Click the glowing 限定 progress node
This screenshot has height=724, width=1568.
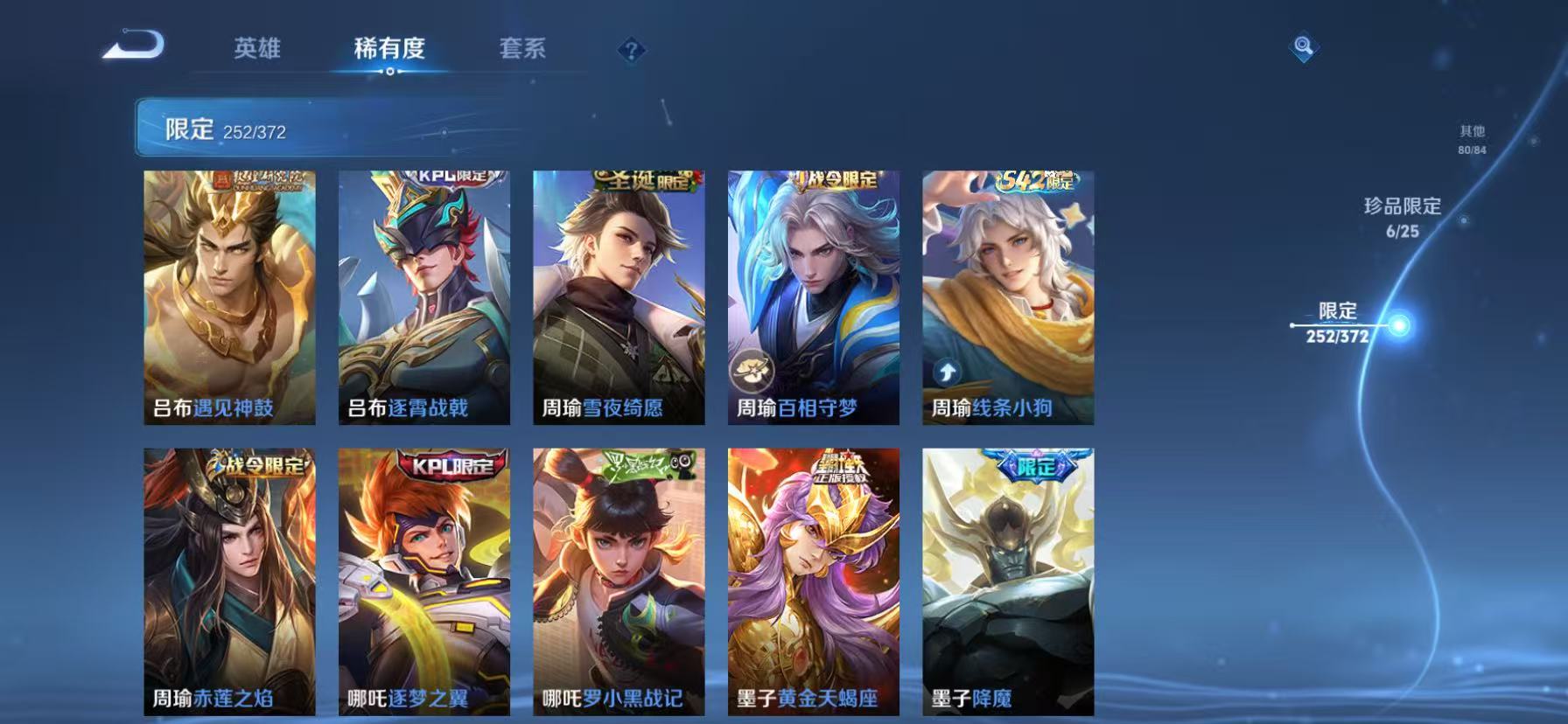(1401, 325)
